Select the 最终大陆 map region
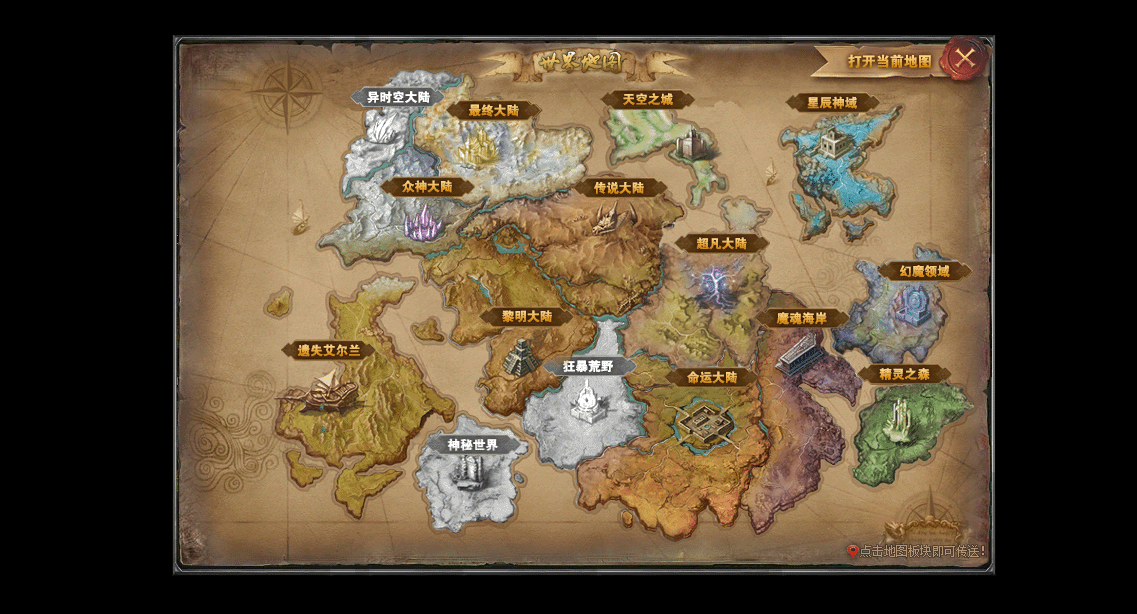Screen dimensions: 1137x614 tap(493, 111)
